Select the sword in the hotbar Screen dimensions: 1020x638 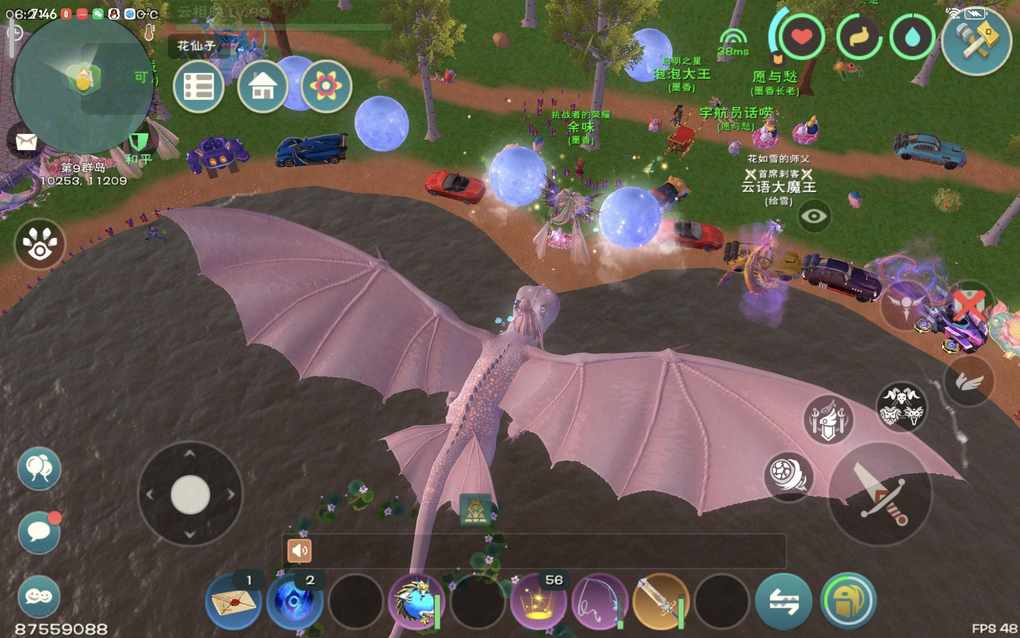tap(661, 602)
